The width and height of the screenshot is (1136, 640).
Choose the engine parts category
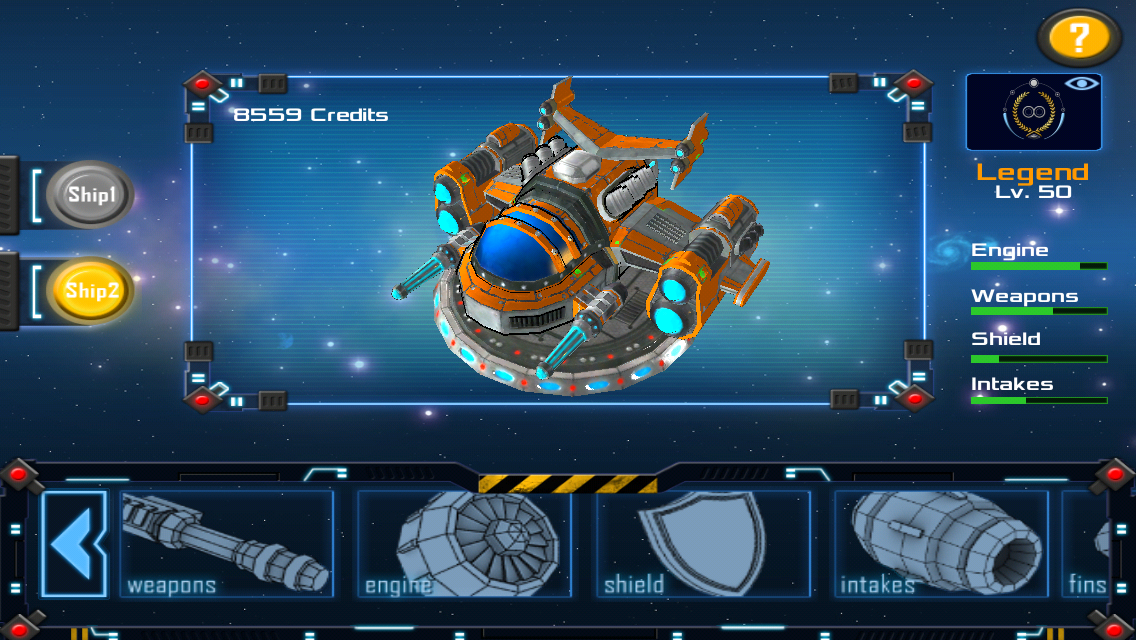(464, 544)
